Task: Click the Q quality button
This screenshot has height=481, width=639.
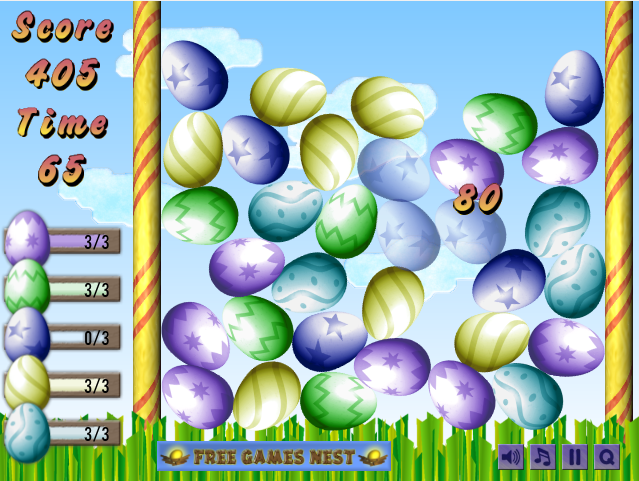Action: tap(606, 457)
